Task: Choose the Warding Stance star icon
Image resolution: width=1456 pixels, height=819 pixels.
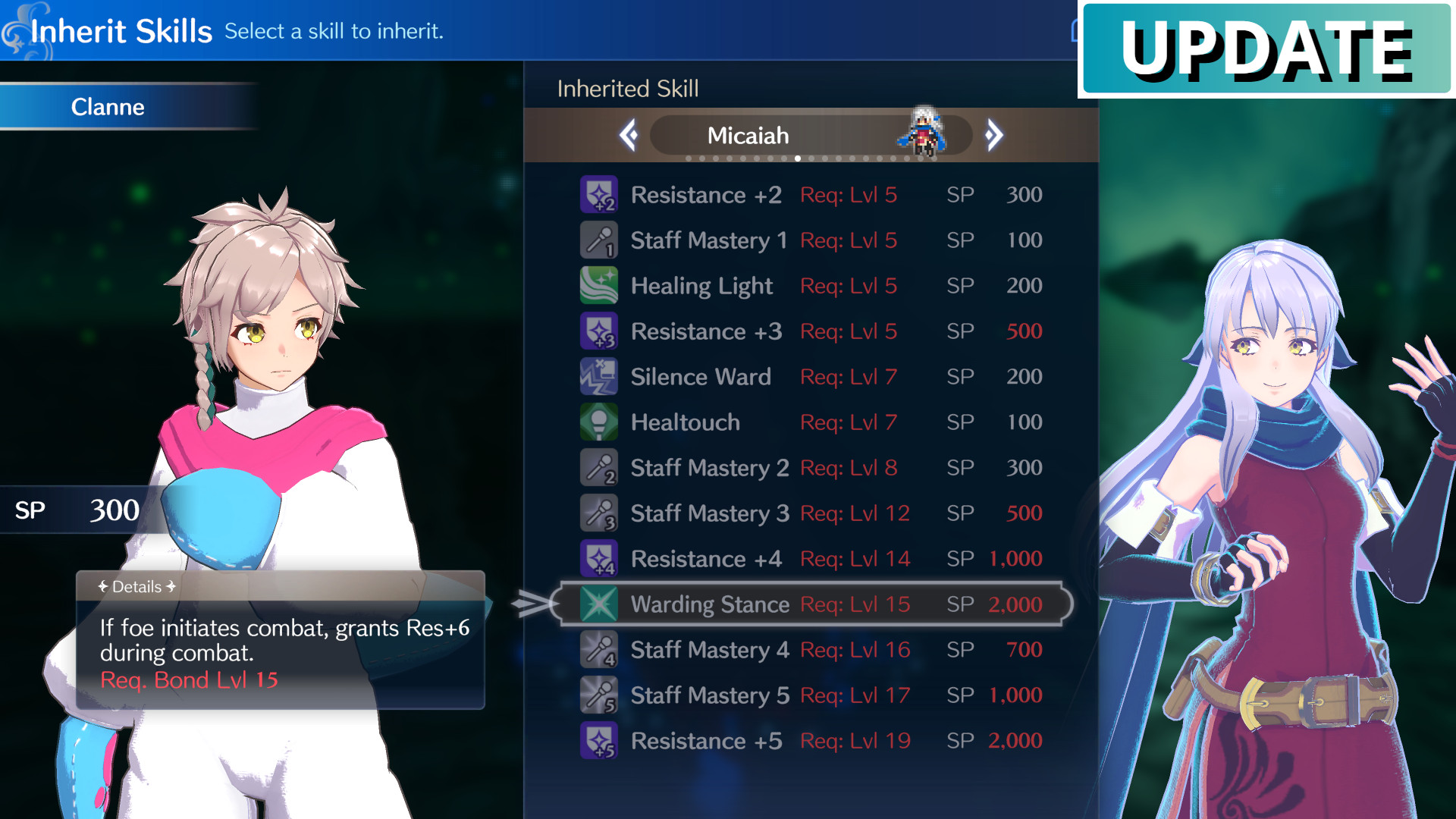Action: pyautogui.click(x=599, y=604)
